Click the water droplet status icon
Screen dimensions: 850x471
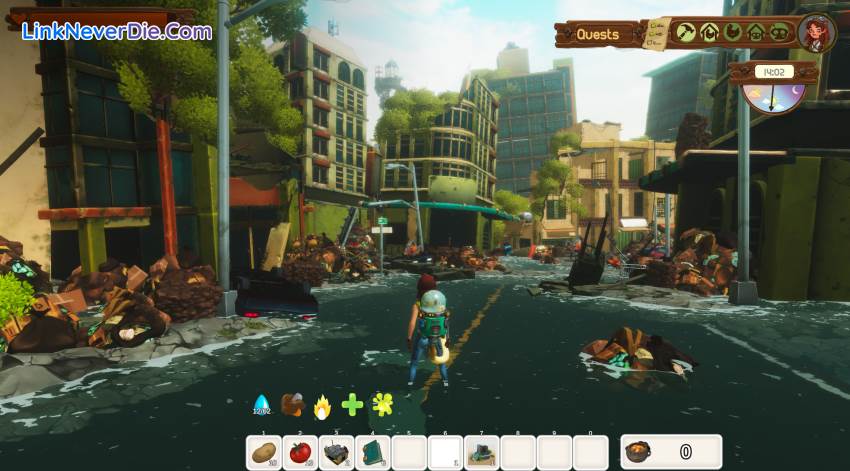[x=262, y=404]
